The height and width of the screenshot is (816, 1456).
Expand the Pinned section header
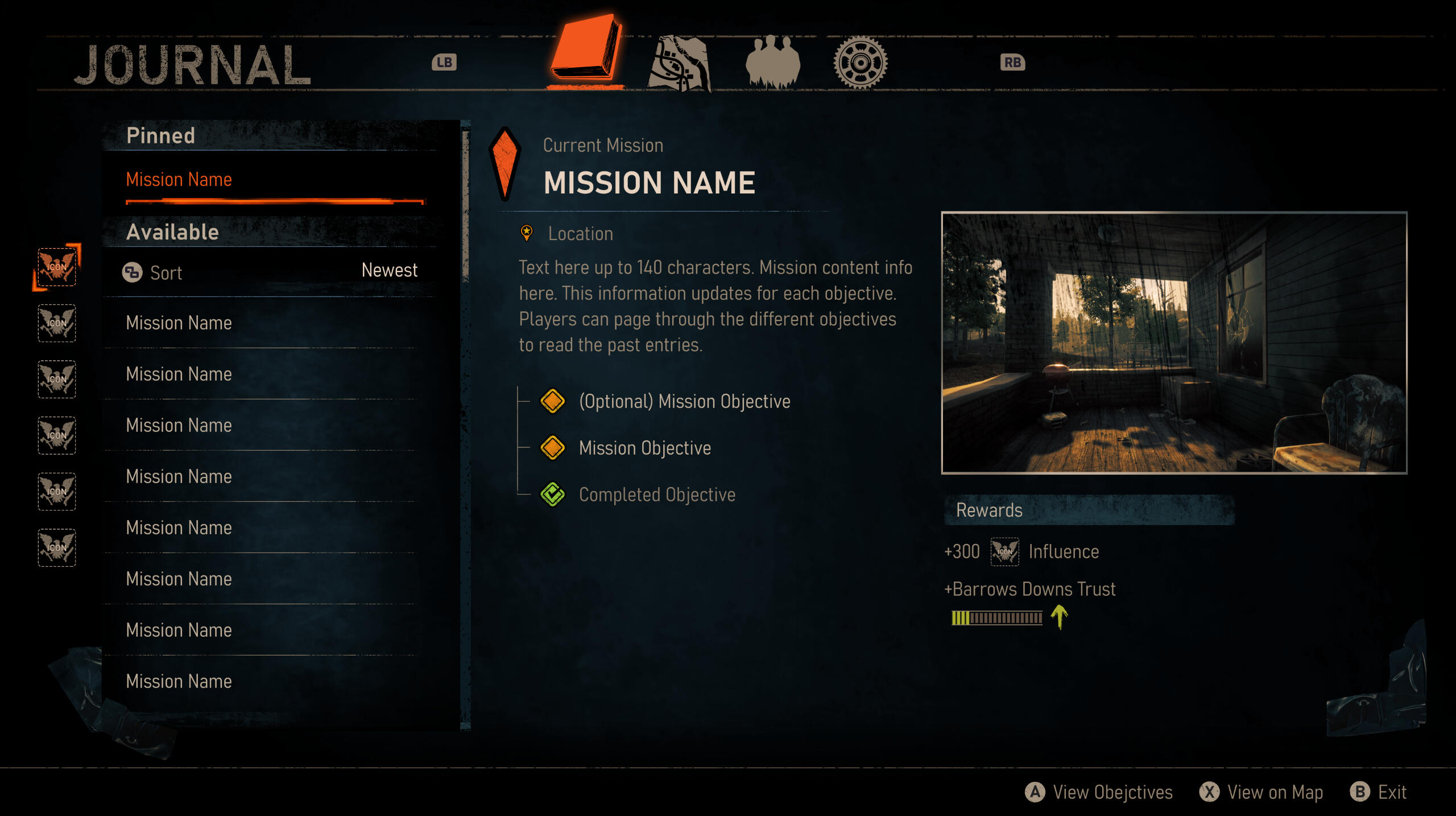point(160,136)
